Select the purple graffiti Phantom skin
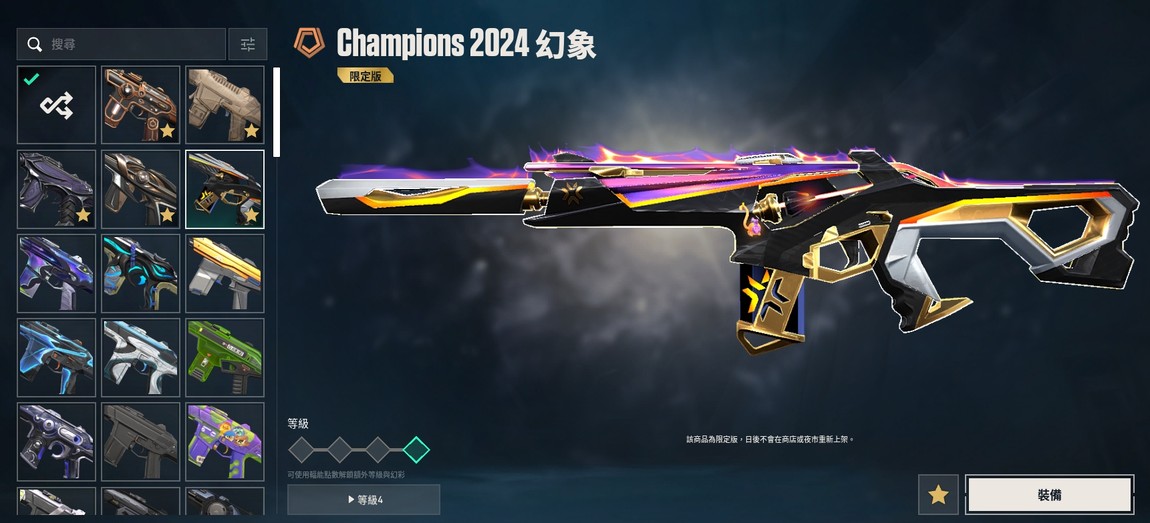This screenshot has width=1150, height=523. [x=225, y=441]
